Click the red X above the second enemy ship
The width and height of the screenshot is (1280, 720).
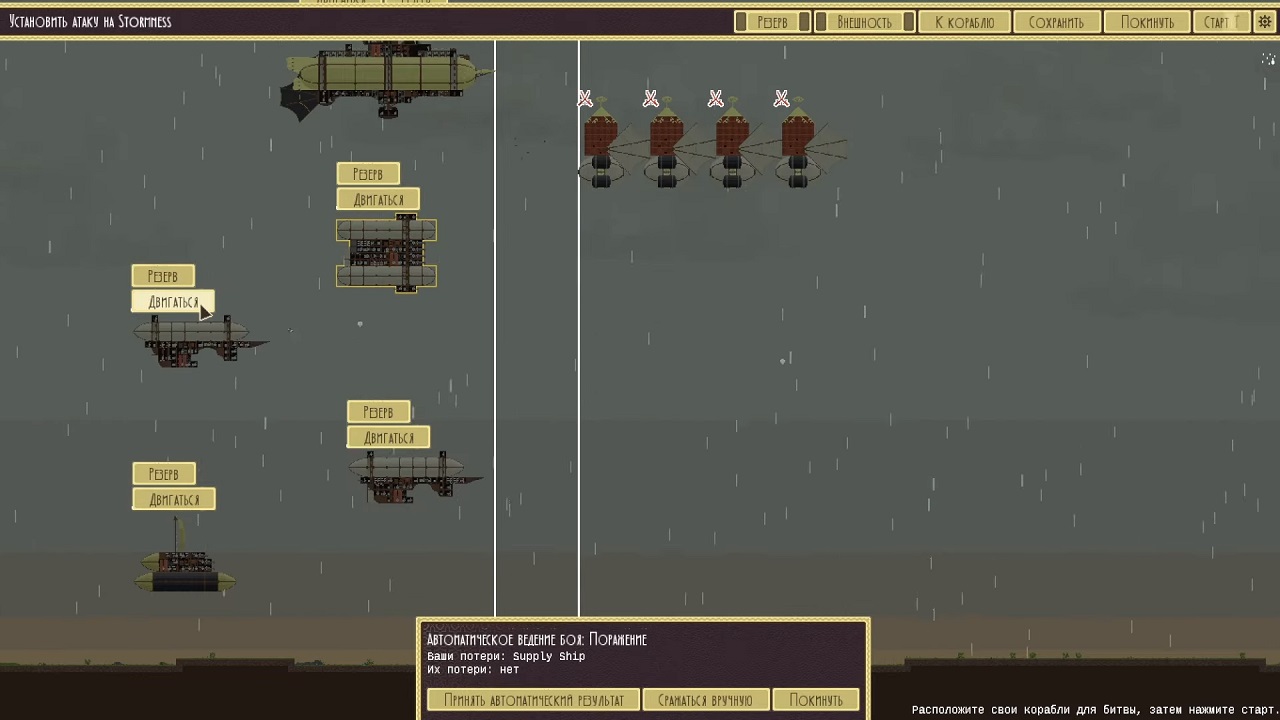coord(650,98)
